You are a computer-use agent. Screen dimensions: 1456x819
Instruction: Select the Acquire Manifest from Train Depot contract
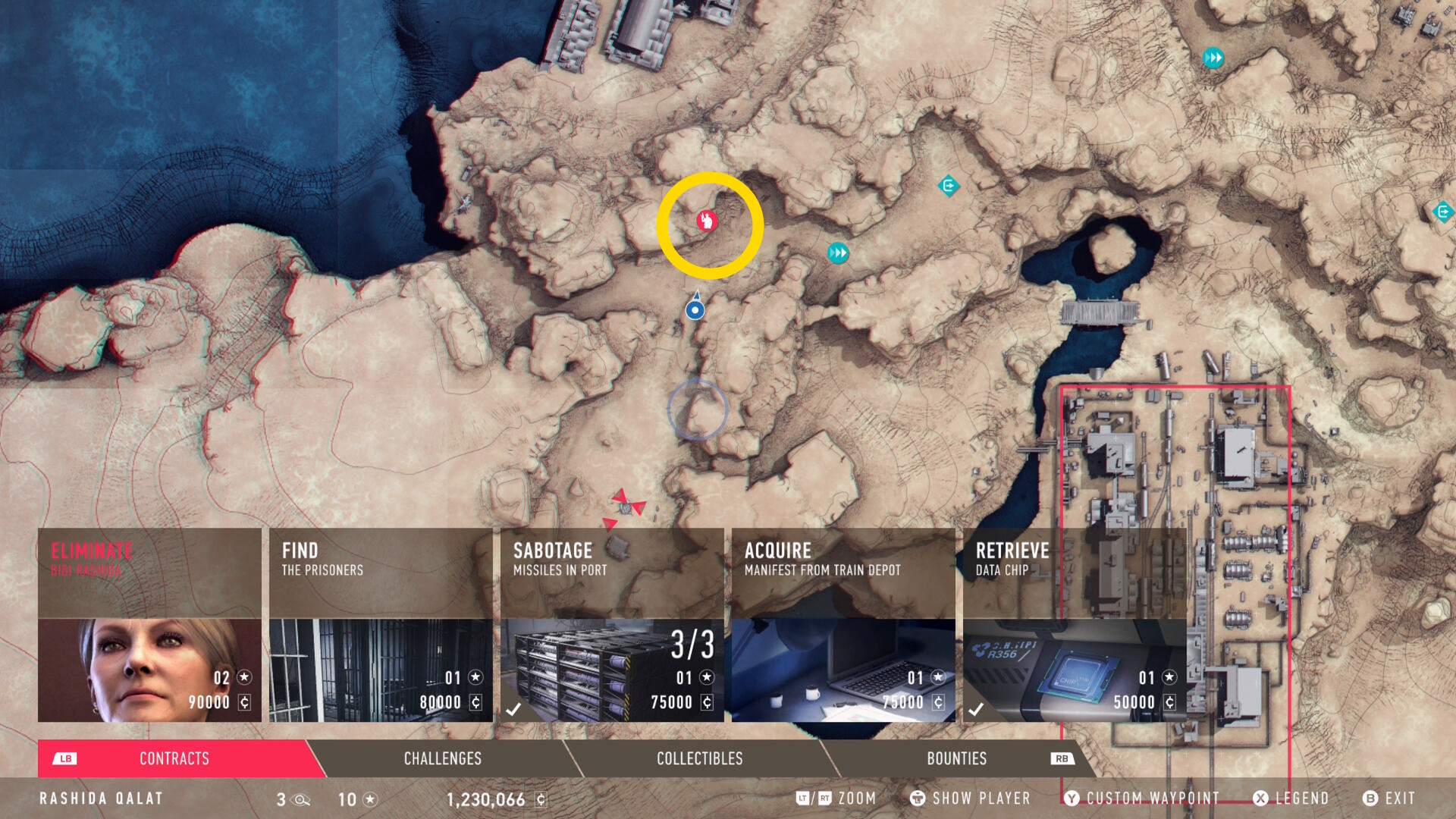[843, 625]
